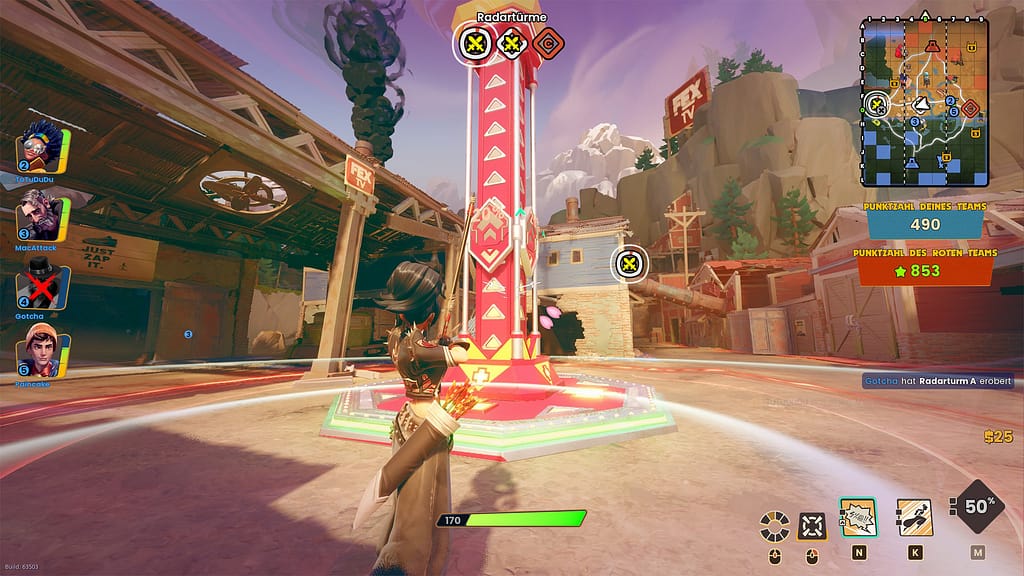Select the segmented ring weapon icon

[774, 525]
